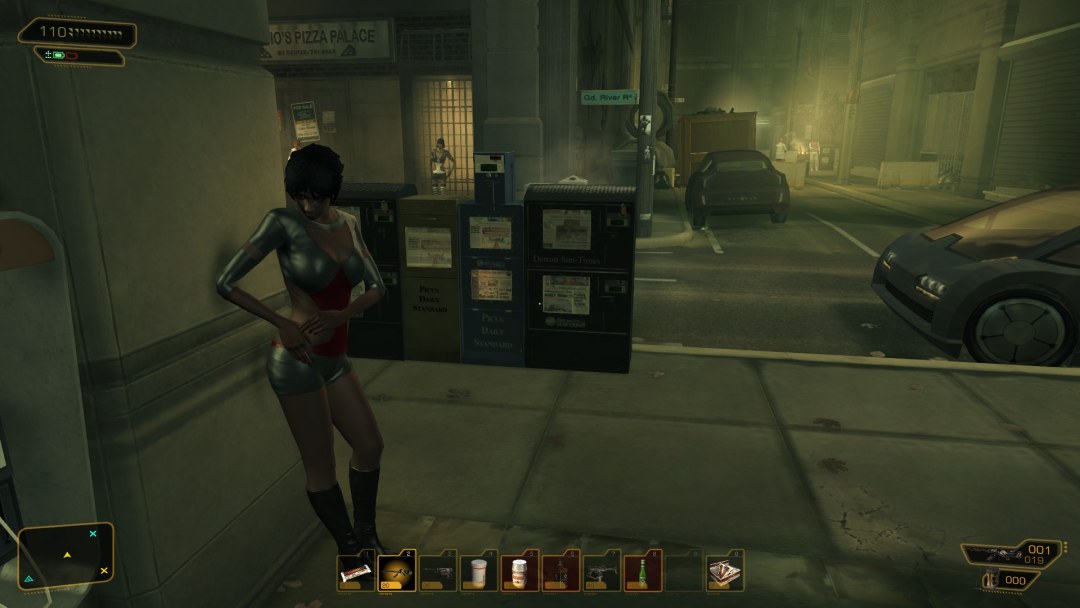Viewport: 1080px width, 608px height.
Task: Switch to the machine pistol in slot 7
Action: pos(601,572)
